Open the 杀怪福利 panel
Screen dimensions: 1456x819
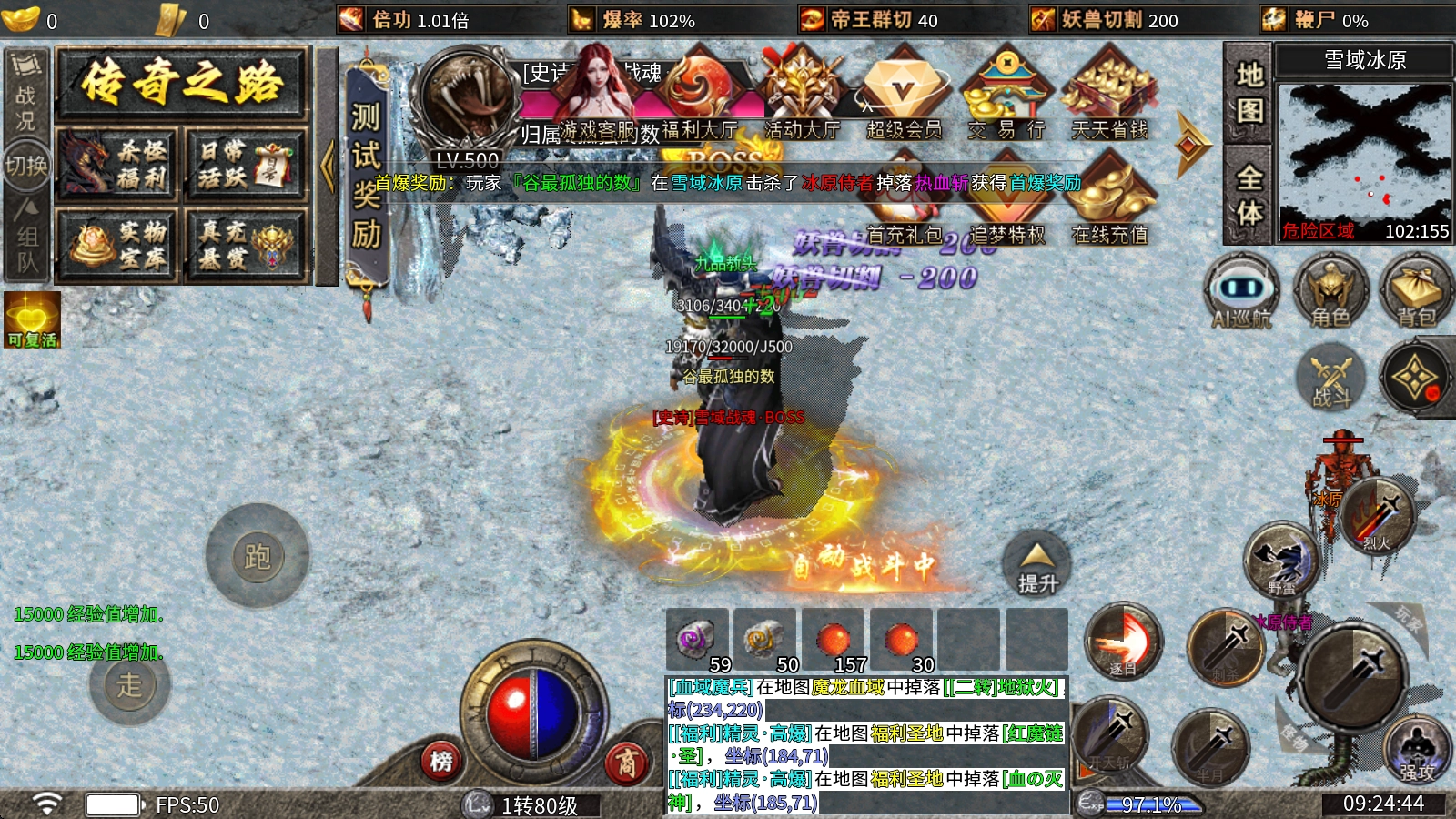(118, 165)
